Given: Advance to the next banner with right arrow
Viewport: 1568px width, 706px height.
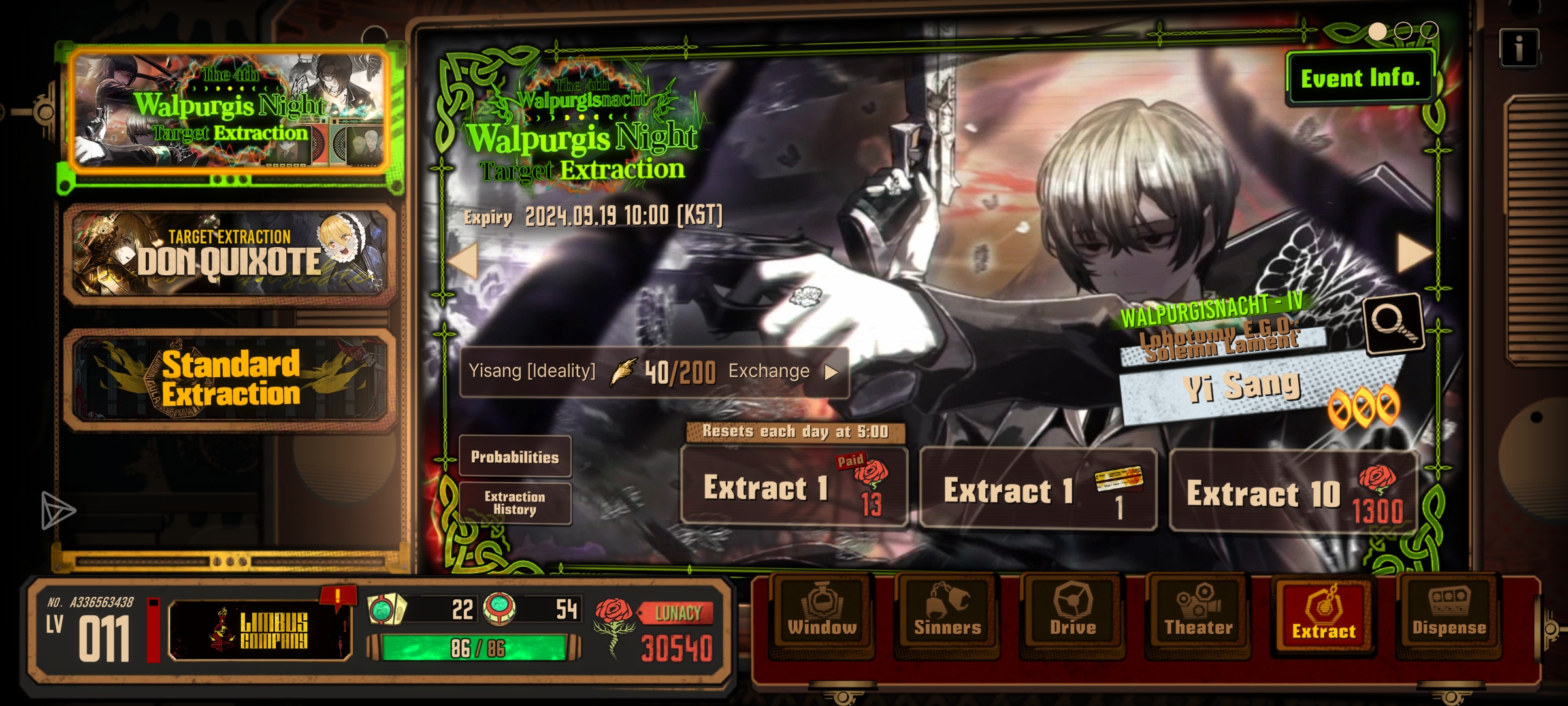Looking at the screenshot, I should click(x=1414, y=253).
